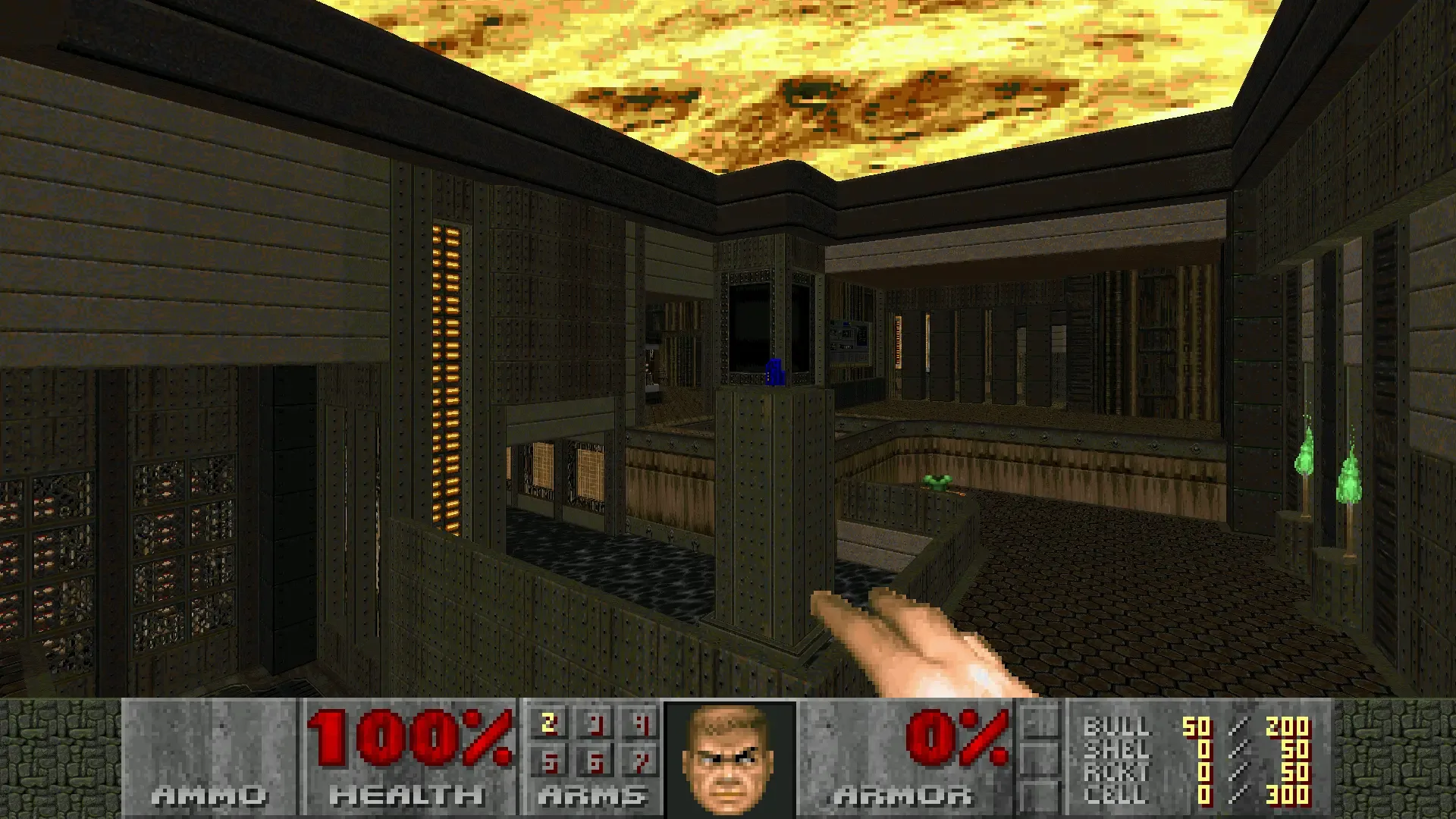The height and width of the screenshot is (819, 1456).
Task: Click the ROKT ammo counter
Action: (x=1203, y=772)
